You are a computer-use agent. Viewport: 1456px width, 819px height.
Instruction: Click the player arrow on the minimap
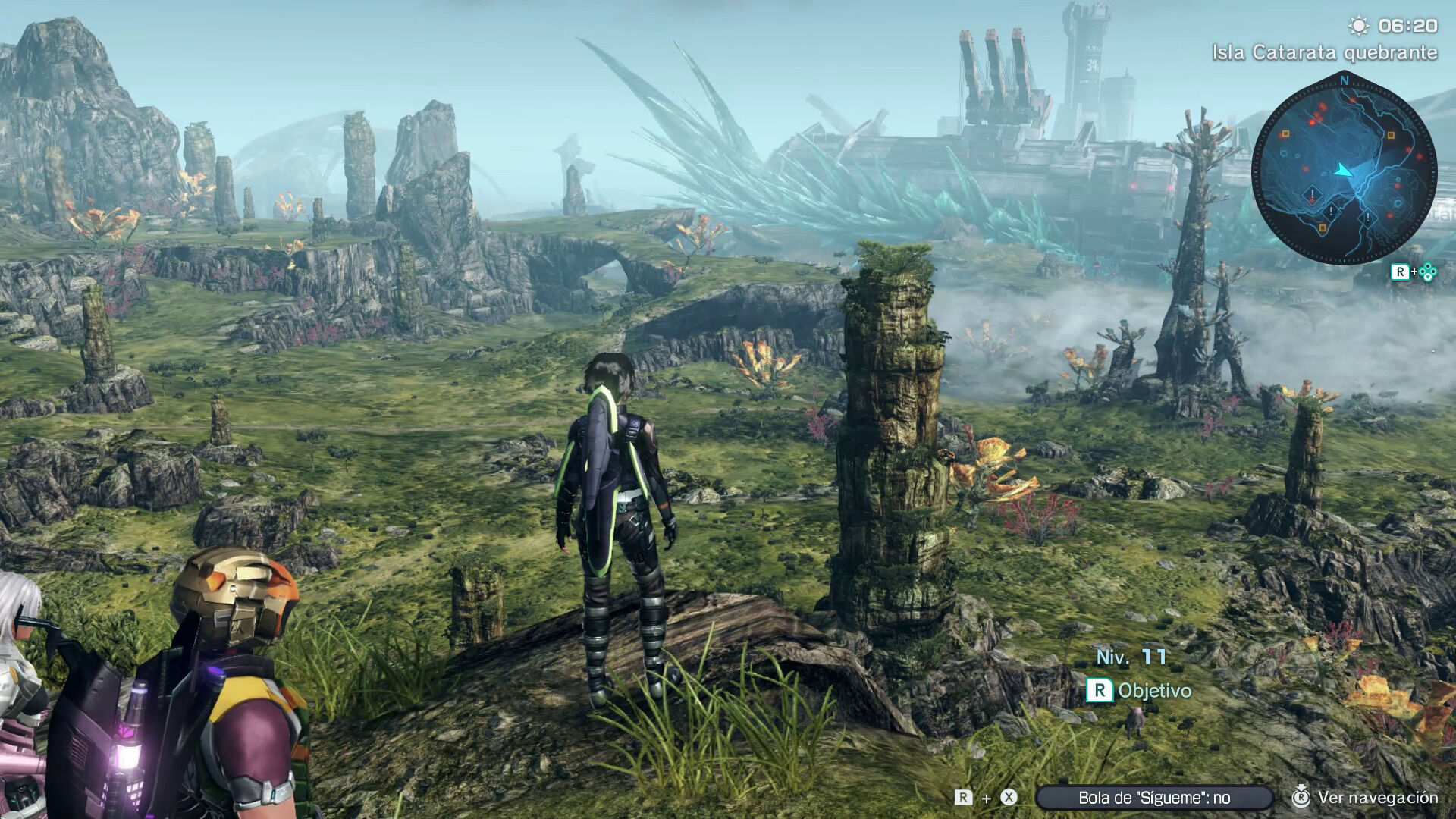(1343, 170)
